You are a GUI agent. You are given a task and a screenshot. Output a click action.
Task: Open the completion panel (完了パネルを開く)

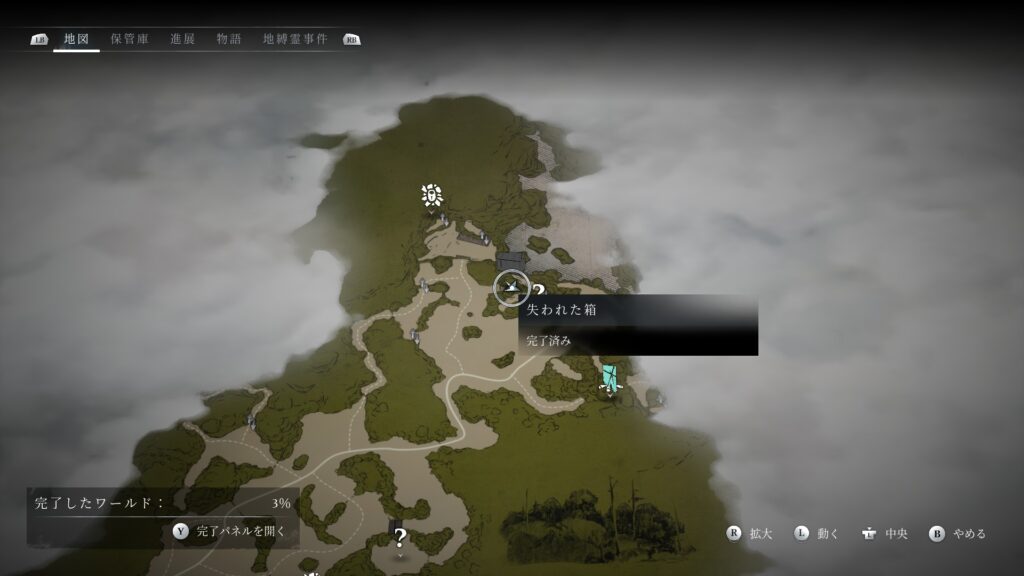tap(229, 531)
